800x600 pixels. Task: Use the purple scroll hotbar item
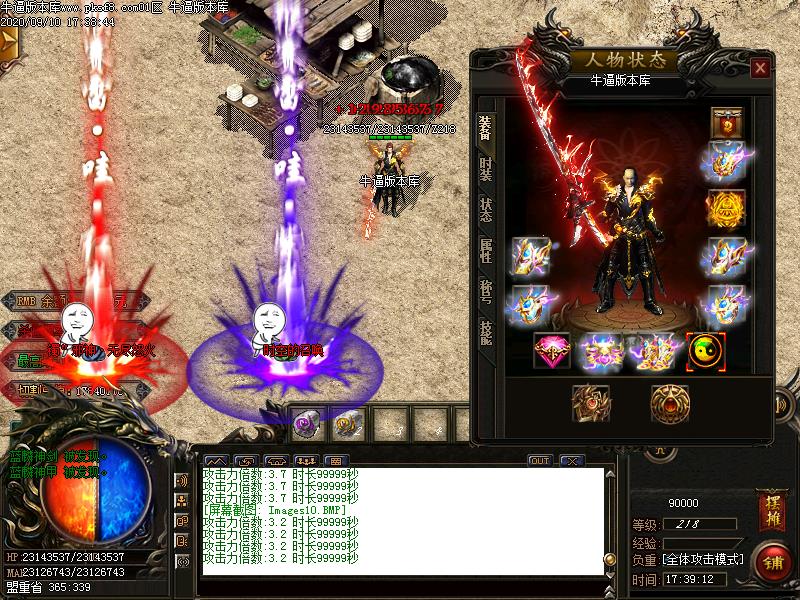pos(307,424)
